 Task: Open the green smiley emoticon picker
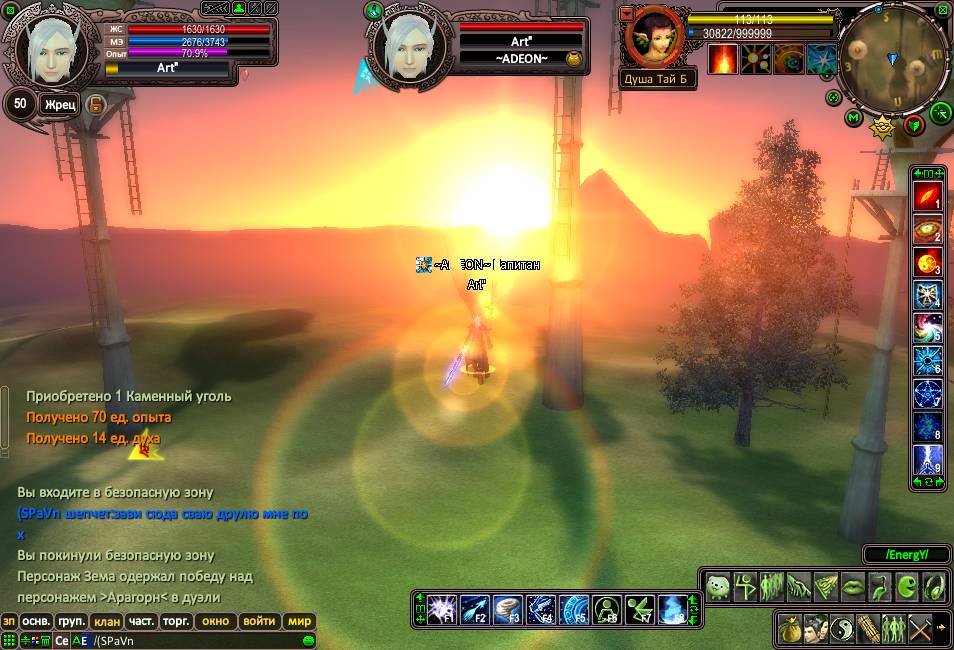309,640
